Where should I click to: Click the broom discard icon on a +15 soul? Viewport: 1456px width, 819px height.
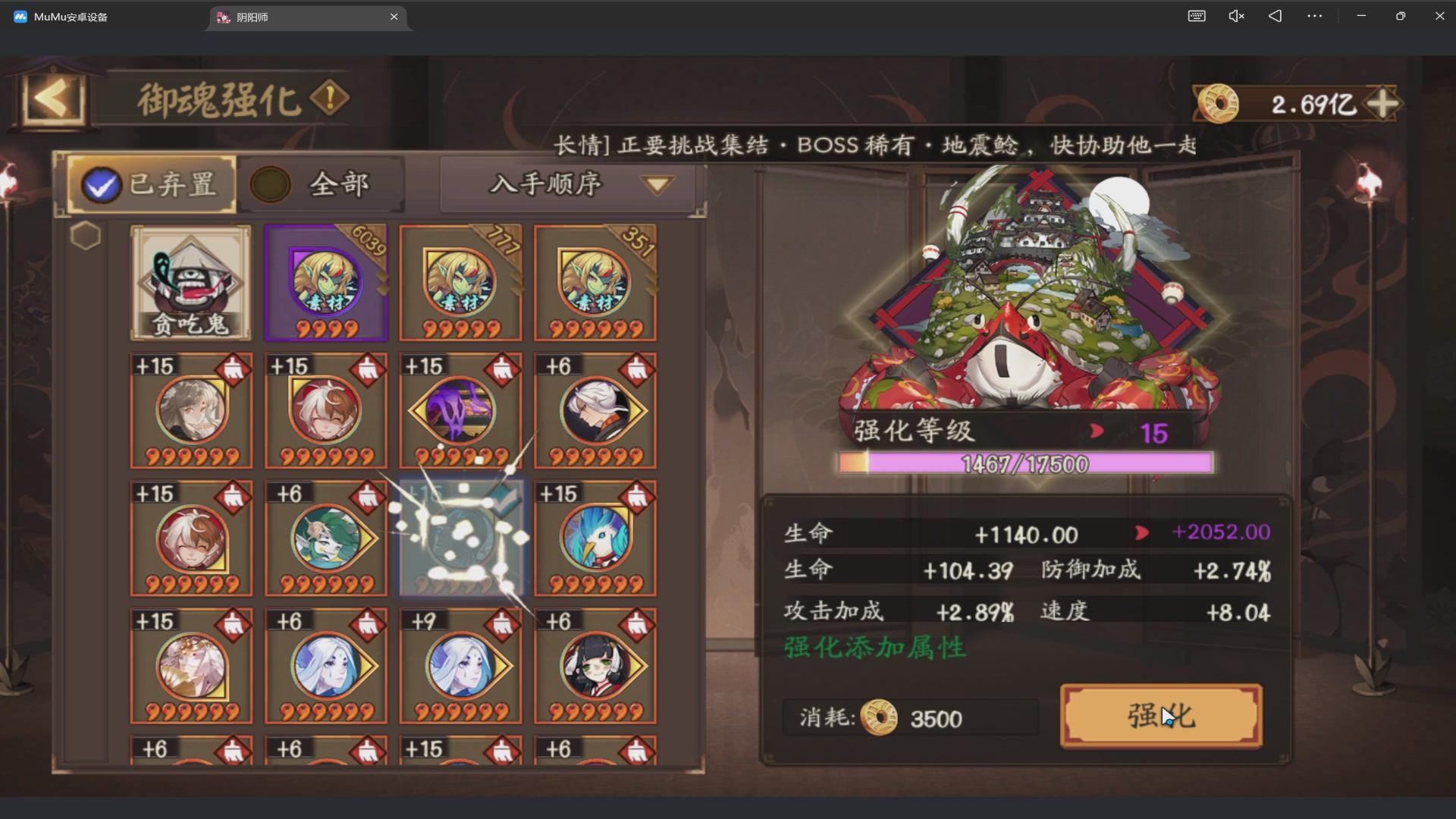click(x=233, y=369)
